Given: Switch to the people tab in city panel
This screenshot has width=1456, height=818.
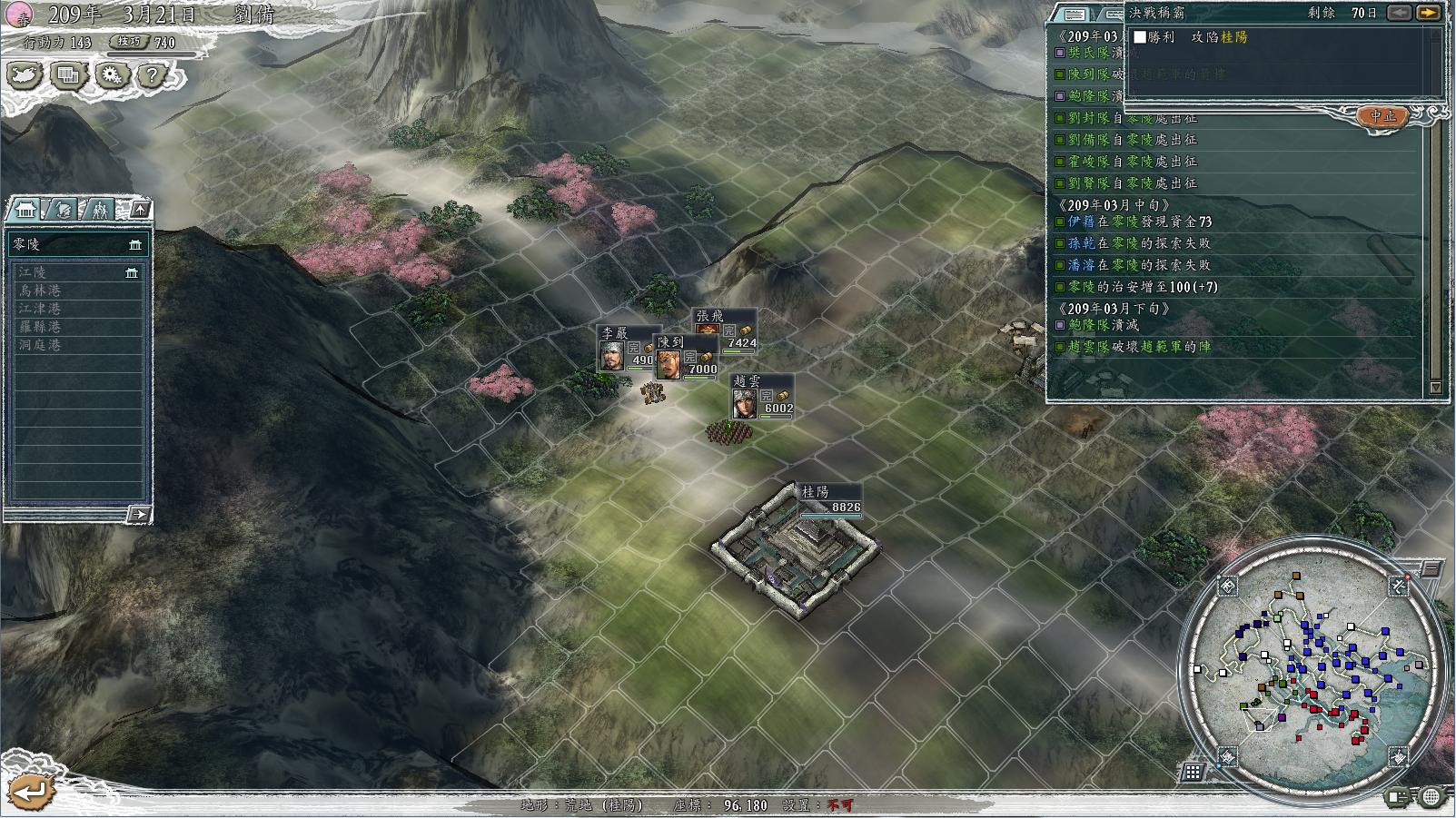Looking at the screenshot, I should pyautogui.click(x=100, y=210).
